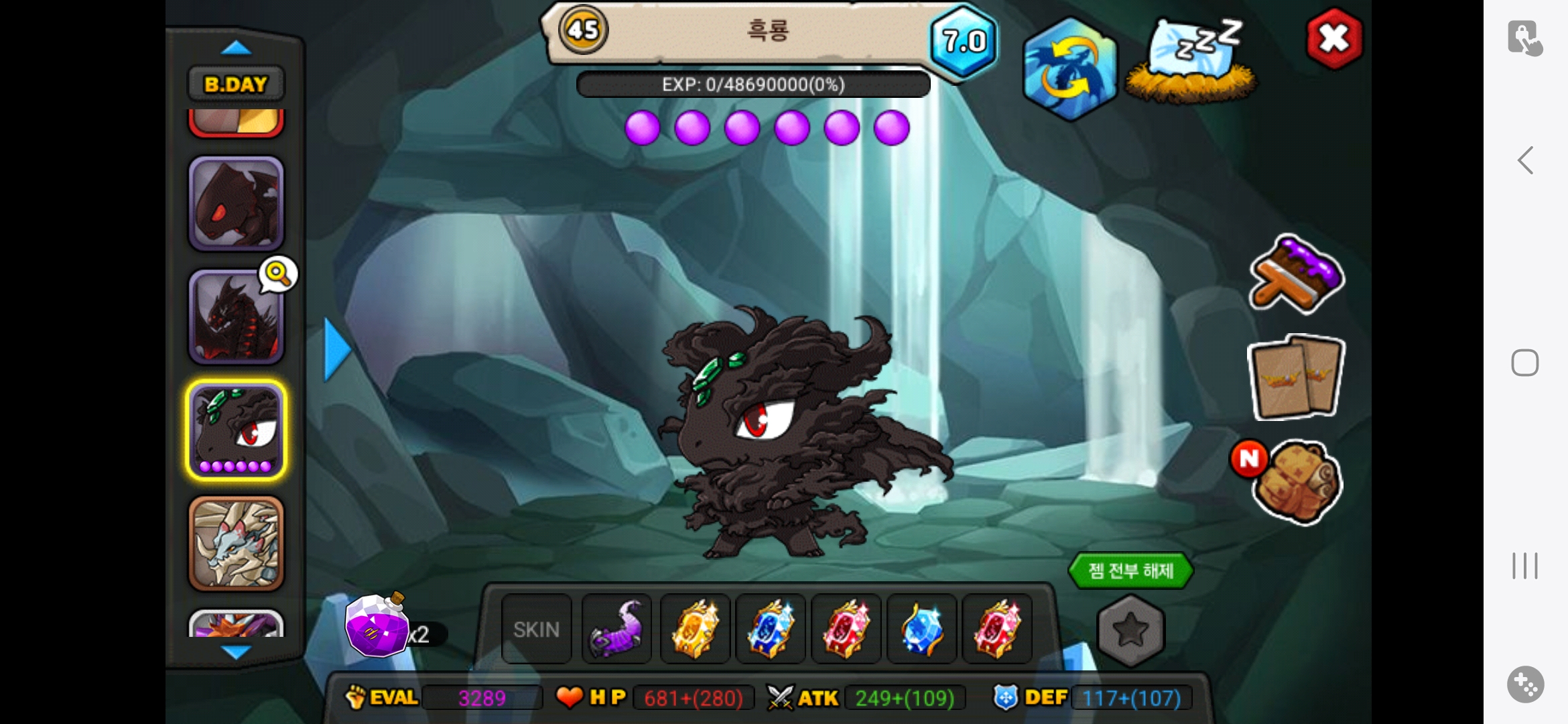Open the blue dragon swap icon

(1069, 70)
